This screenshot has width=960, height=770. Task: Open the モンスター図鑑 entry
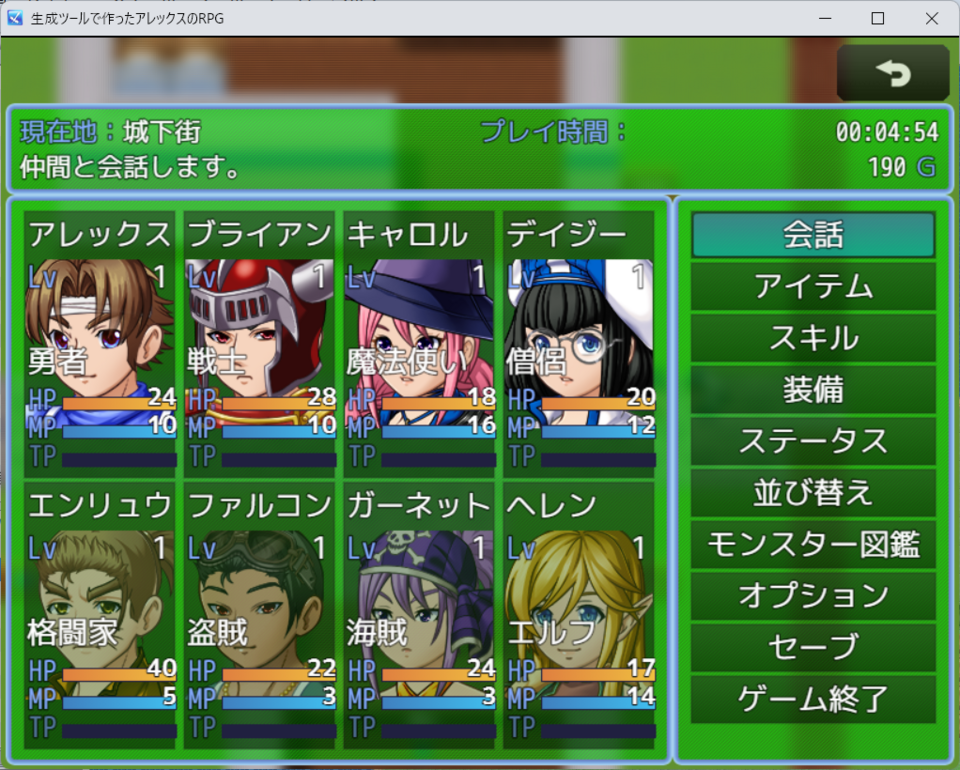click(813, 545)
